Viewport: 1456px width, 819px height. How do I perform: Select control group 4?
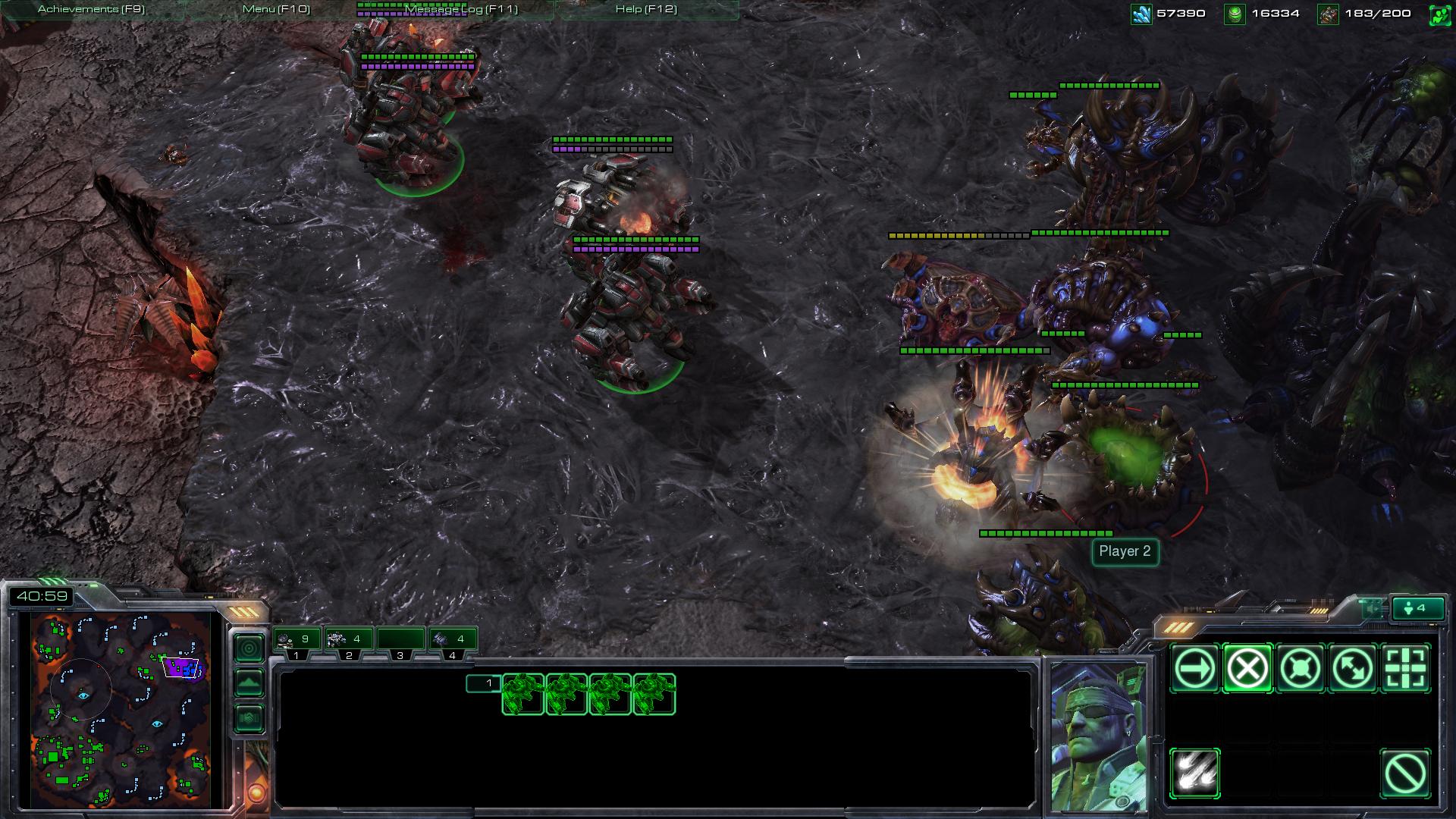tap(453, 640)
